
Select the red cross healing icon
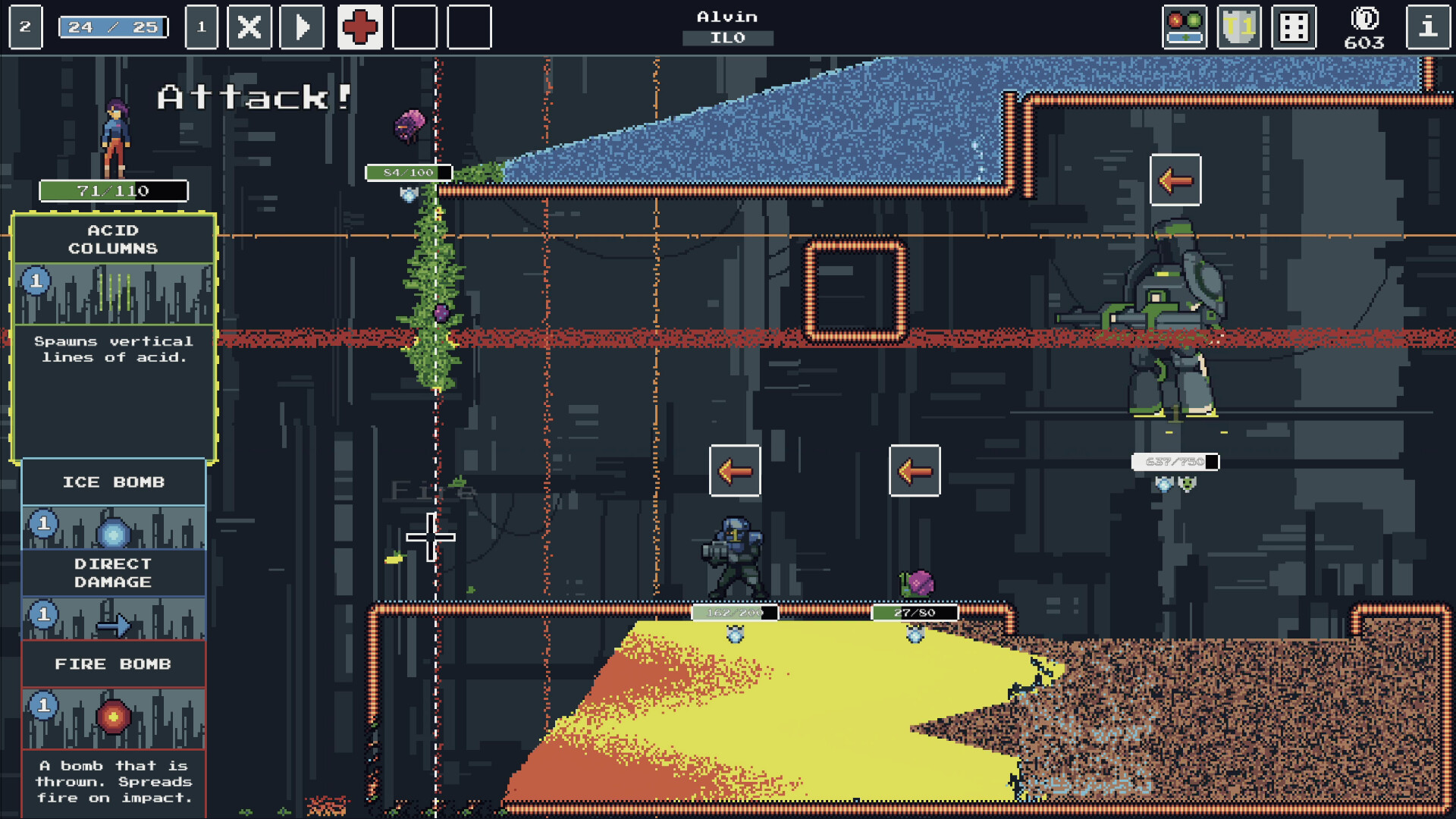[x=360, y=27]
